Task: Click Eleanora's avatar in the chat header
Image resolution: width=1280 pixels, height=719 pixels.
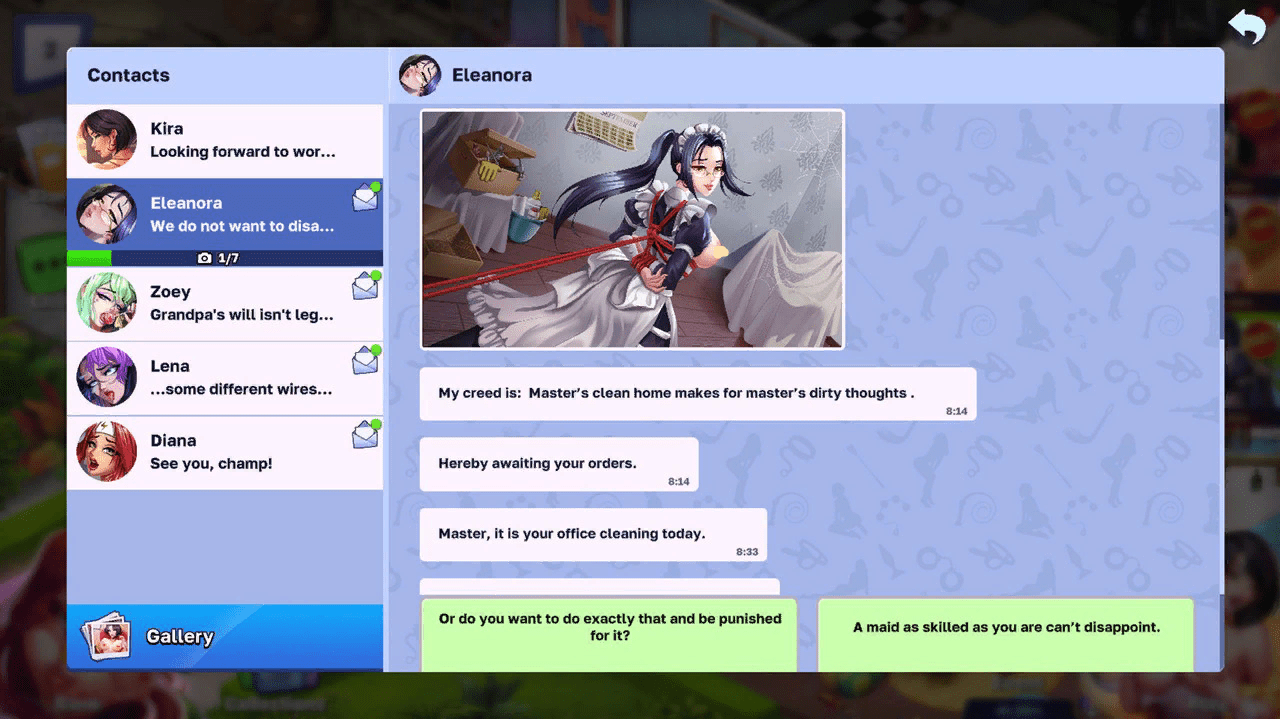Action: pyautogui.click(x=420, y=75)
